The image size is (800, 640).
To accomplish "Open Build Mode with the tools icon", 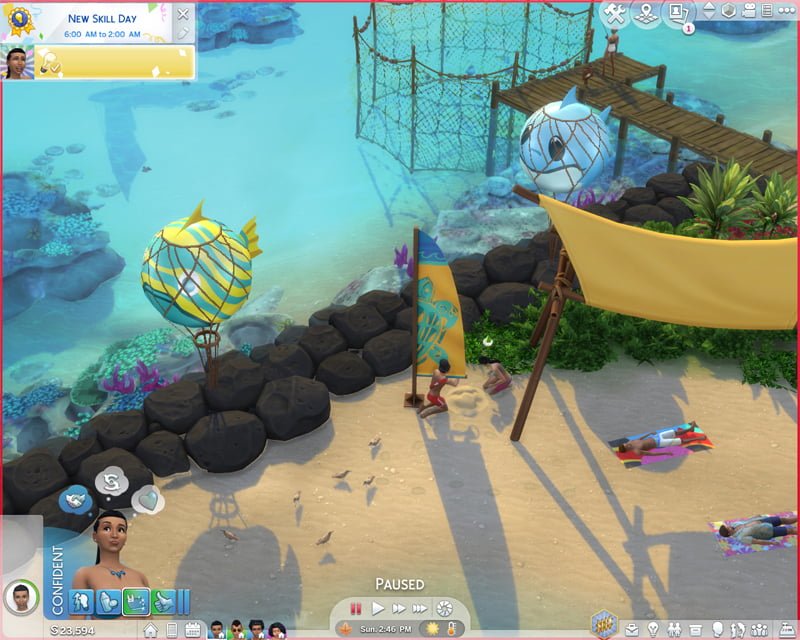I will (615, 13).
